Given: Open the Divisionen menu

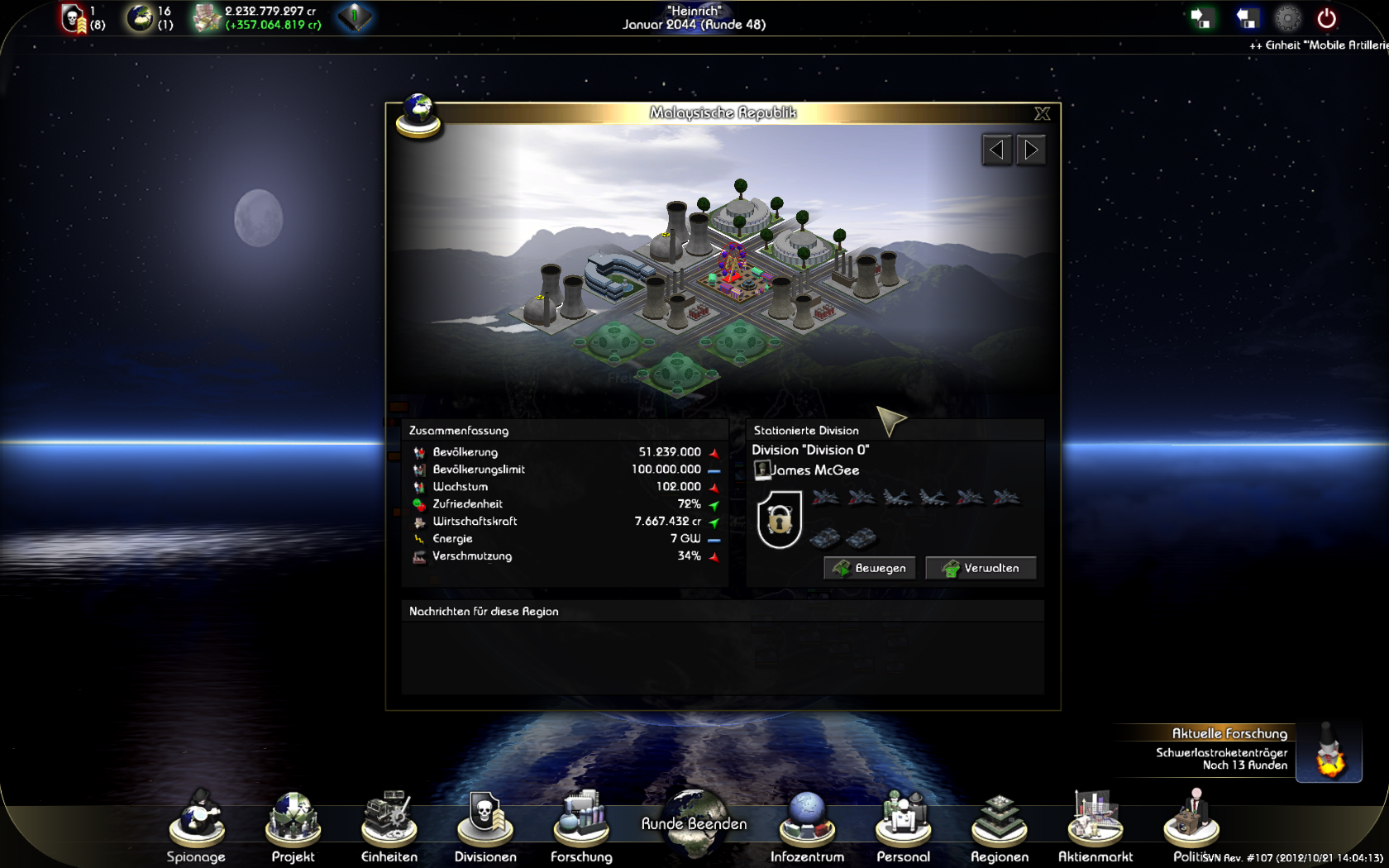Looking at the screenshot, I should (x=485, y=825).
